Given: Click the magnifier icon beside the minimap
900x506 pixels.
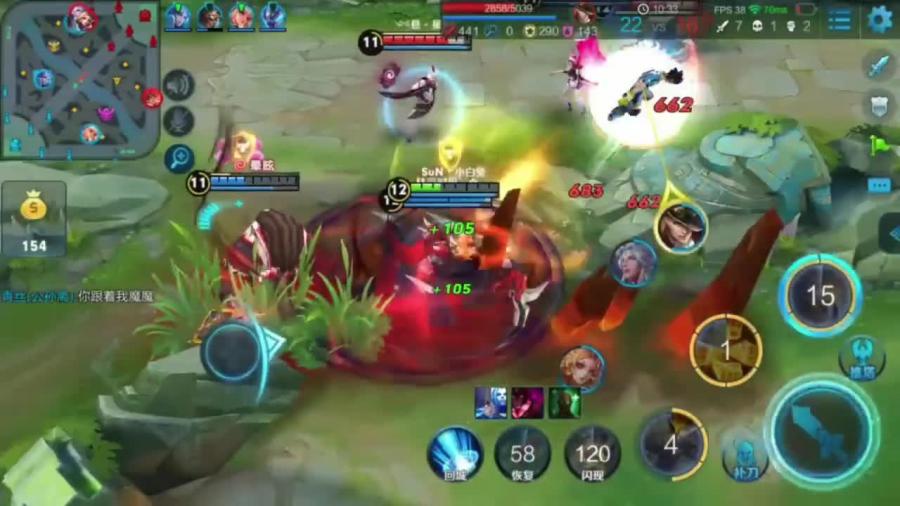Looking at the screenshot, I should [x=179, y=157].
